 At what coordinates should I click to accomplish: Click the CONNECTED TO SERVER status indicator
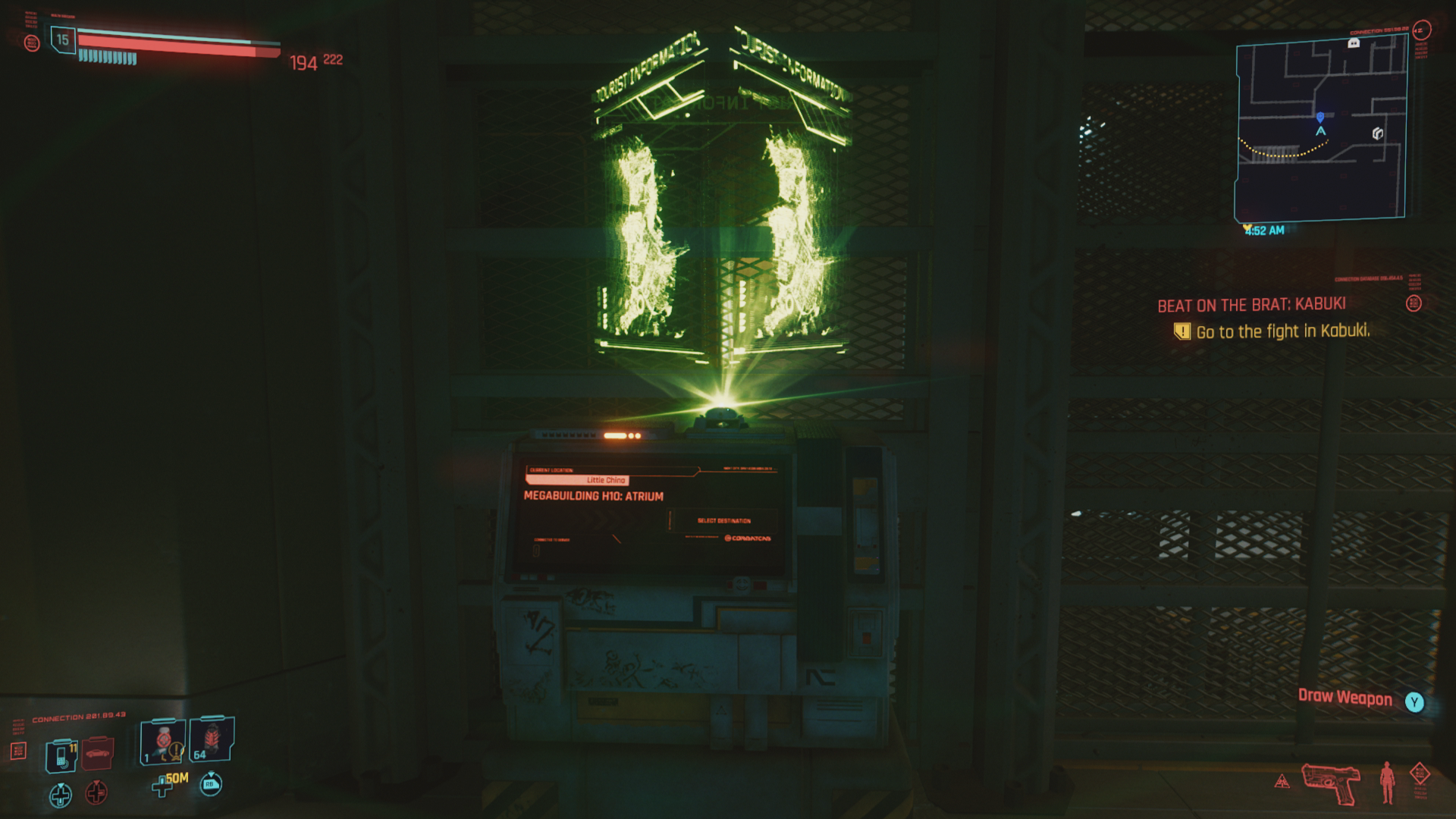552,540
